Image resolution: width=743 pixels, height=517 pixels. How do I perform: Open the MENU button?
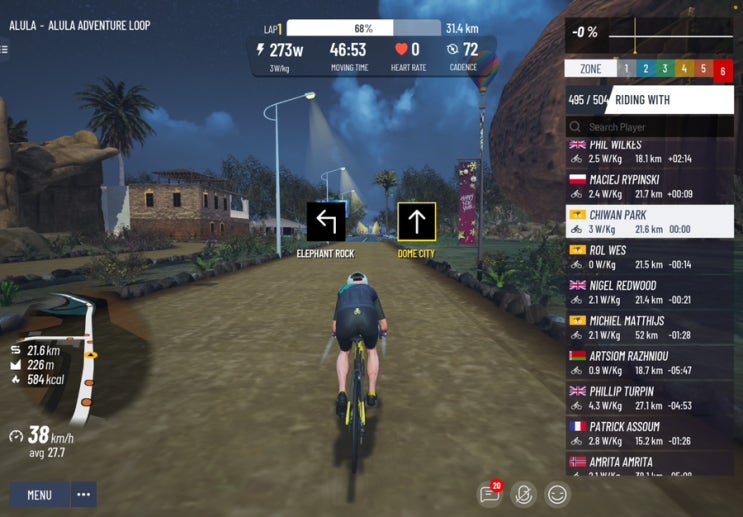pyautogui.click(x=40, y=494)
